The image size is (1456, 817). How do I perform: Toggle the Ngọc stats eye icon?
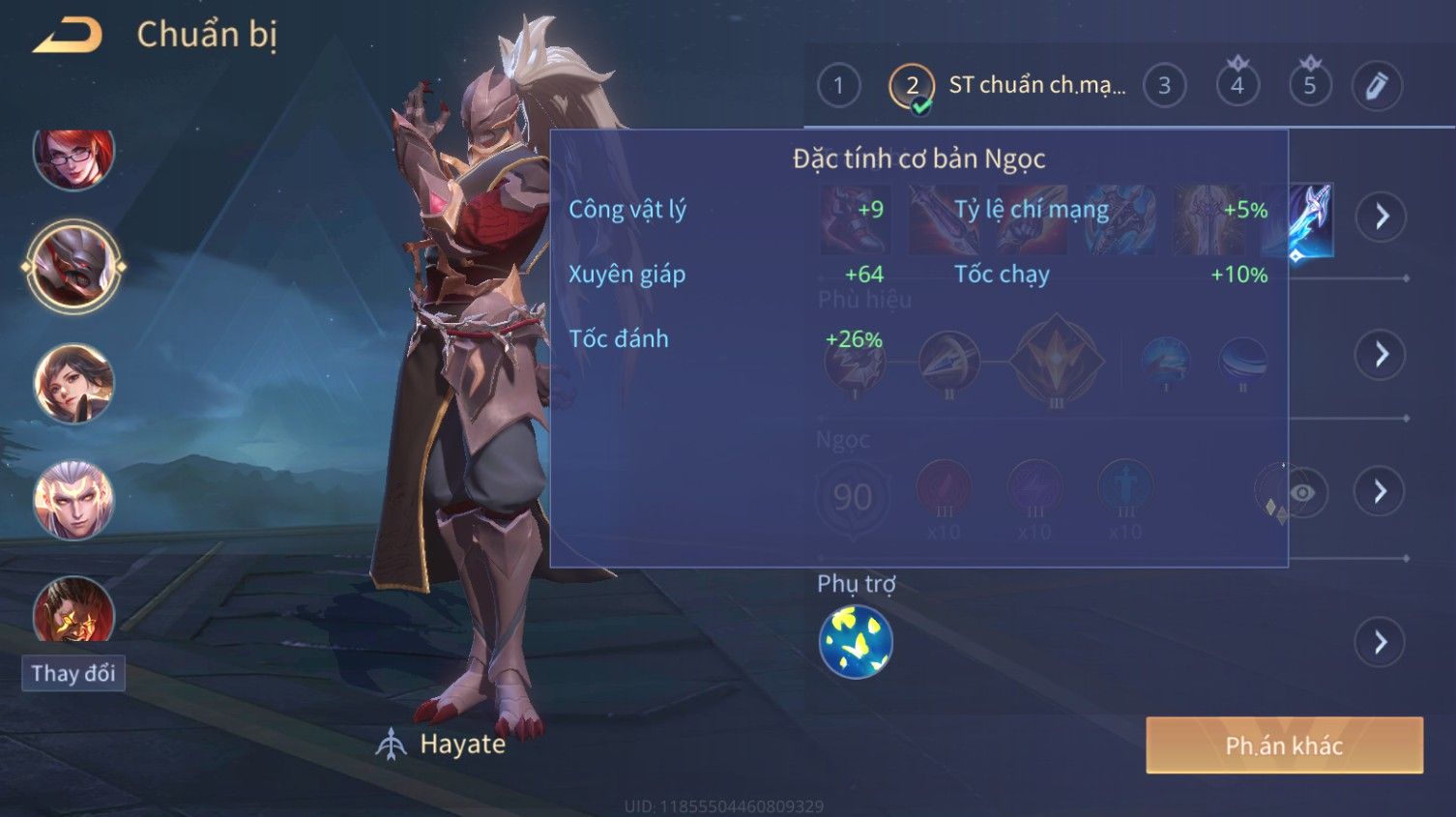tap(1302, 493)
